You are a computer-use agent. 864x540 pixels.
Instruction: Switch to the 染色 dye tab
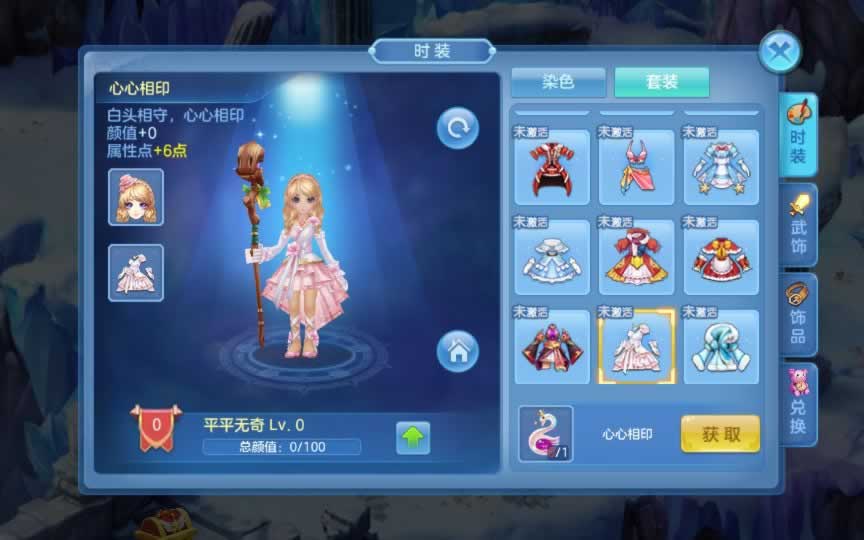tap(558, 82)
